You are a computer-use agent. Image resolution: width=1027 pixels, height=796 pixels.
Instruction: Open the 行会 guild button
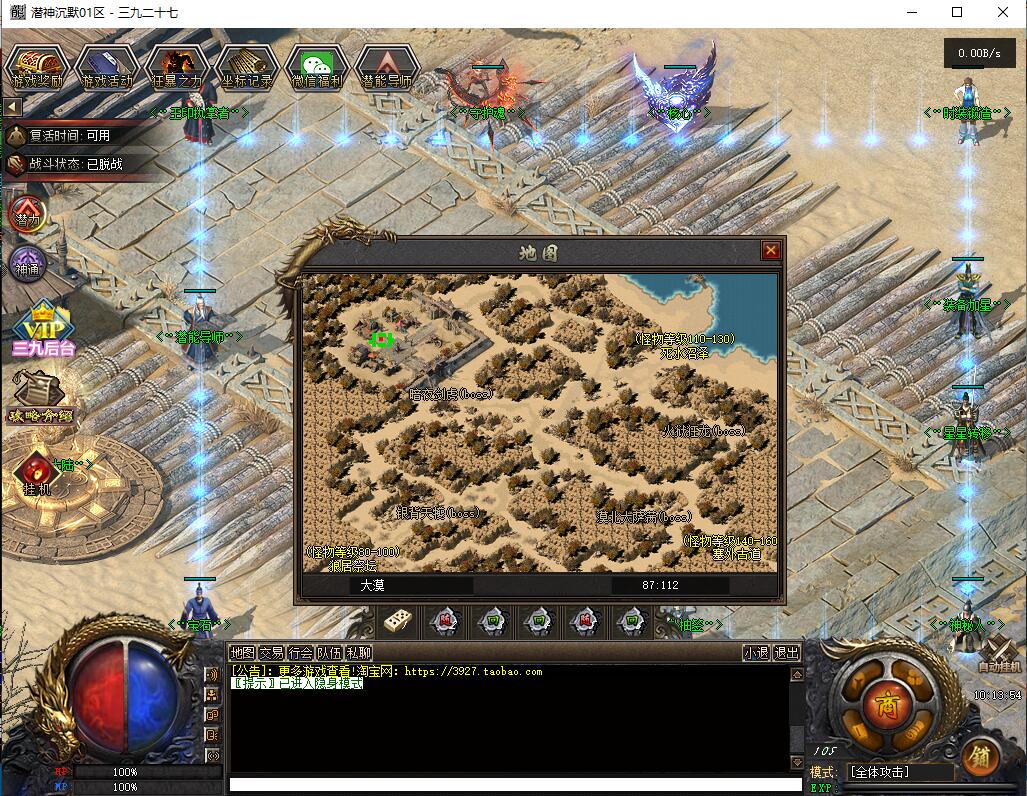click(x=300, y=653)
